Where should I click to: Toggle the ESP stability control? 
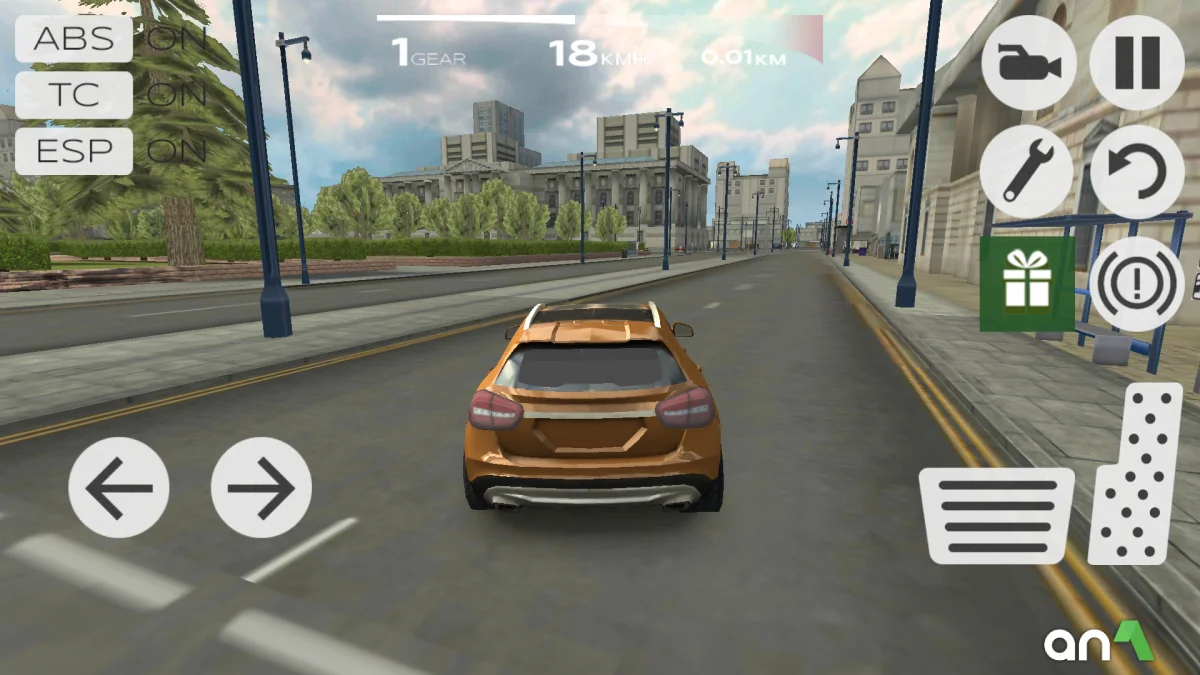coord(74,151)
